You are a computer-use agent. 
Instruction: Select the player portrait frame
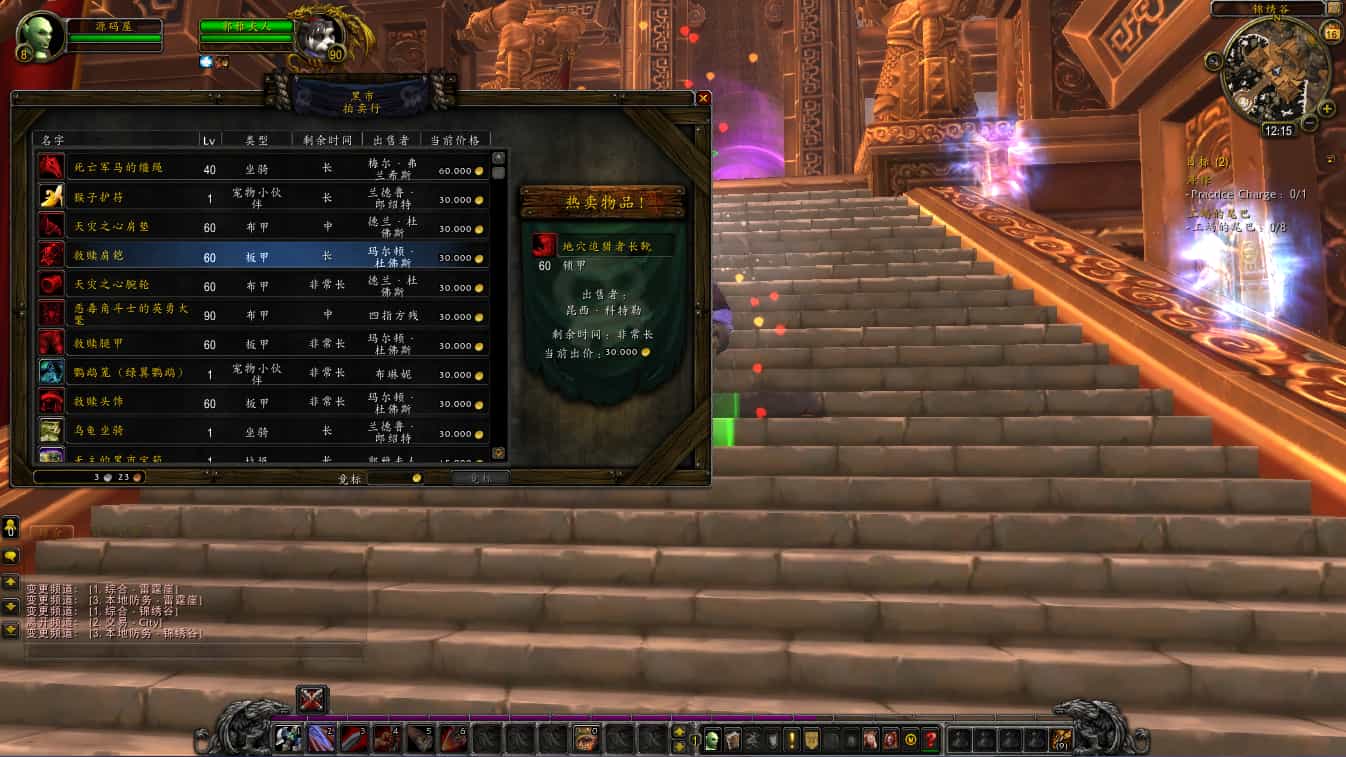coord(41,37)
